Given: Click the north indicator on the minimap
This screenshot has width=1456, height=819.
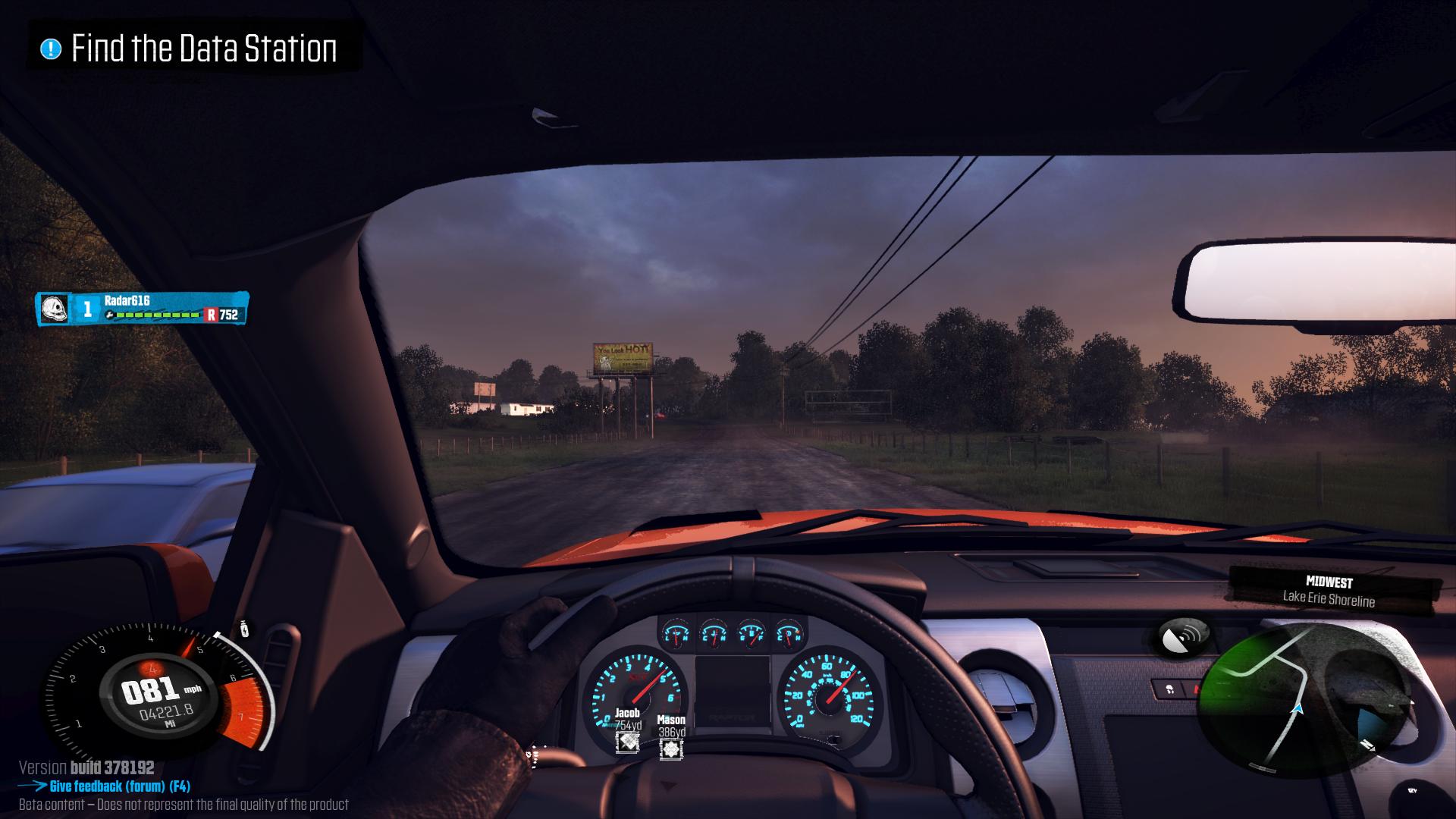Looking at the screenshot, I should point(1367,745).
